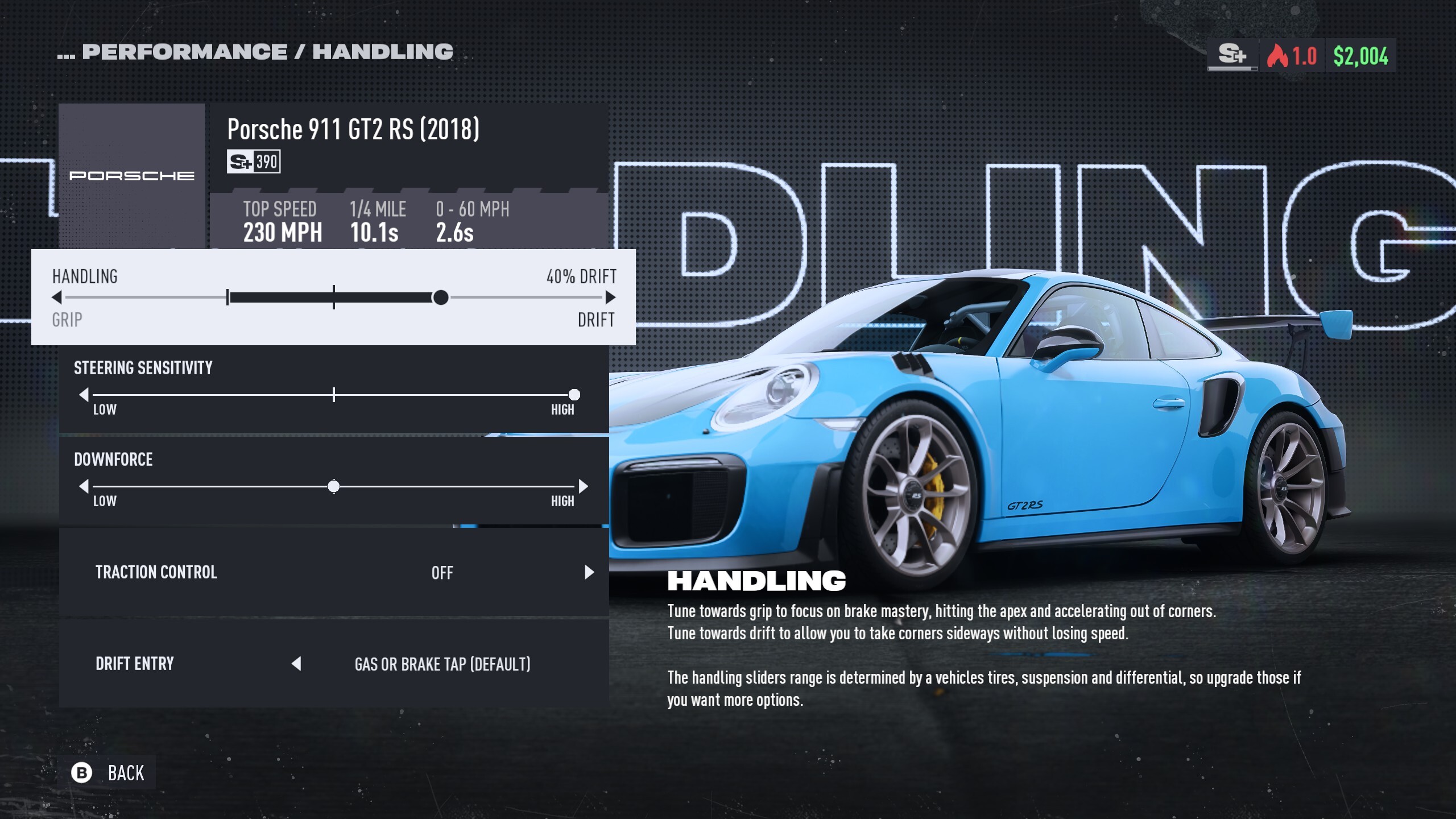Lower Downforce using the left arrow
Image resolution: width=1456 pixels, height=819 pixels.
point(84,486)
